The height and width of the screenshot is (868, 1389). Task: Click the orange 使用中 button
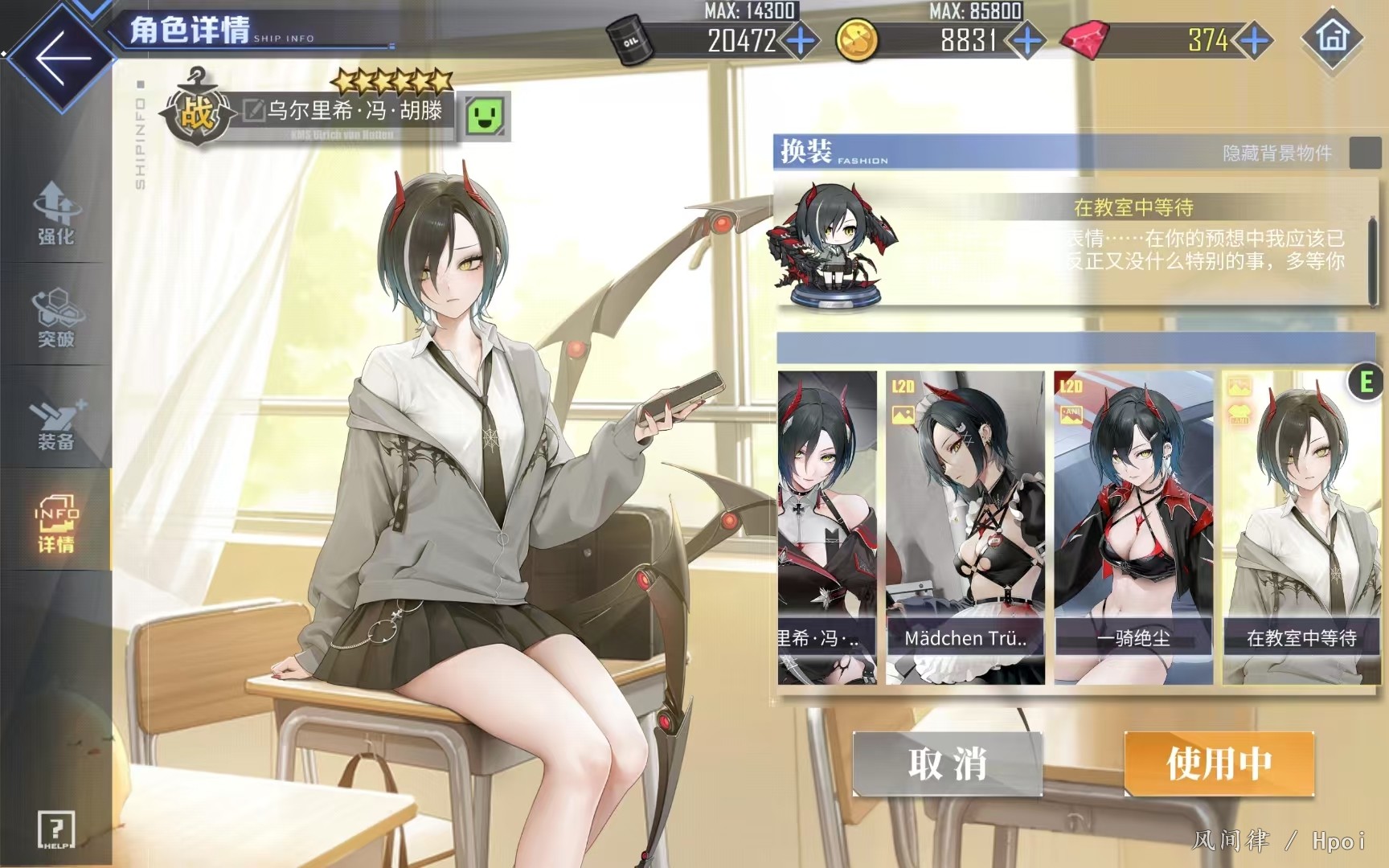coord(1219,764)
